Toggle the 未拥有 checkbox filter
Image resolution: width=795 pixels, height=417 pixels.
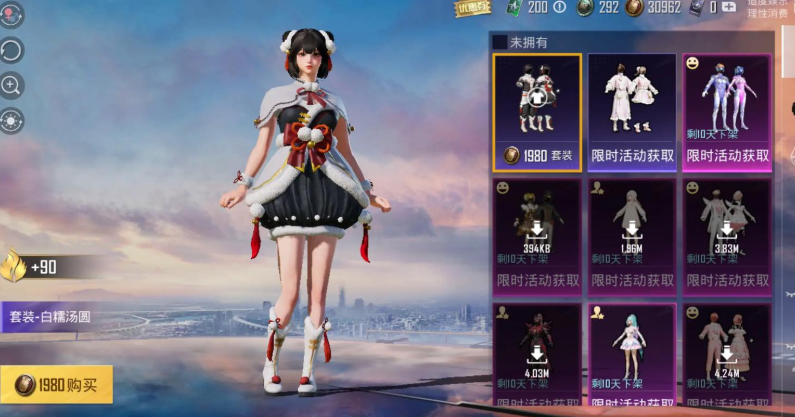pos(500,42)
